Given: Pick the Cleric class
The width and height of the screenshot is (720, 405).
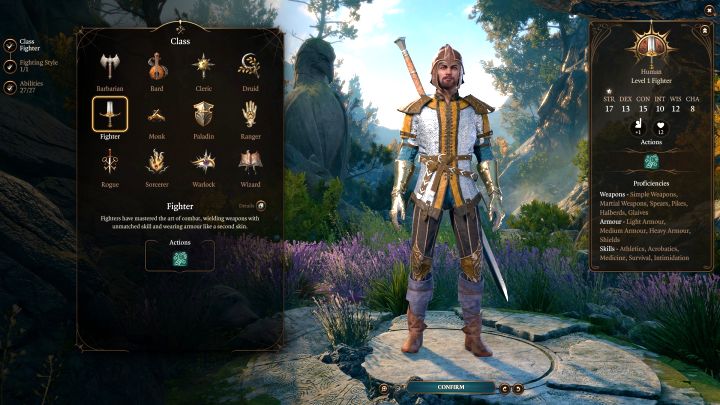Looking at the screenshot, I should 203,66.
